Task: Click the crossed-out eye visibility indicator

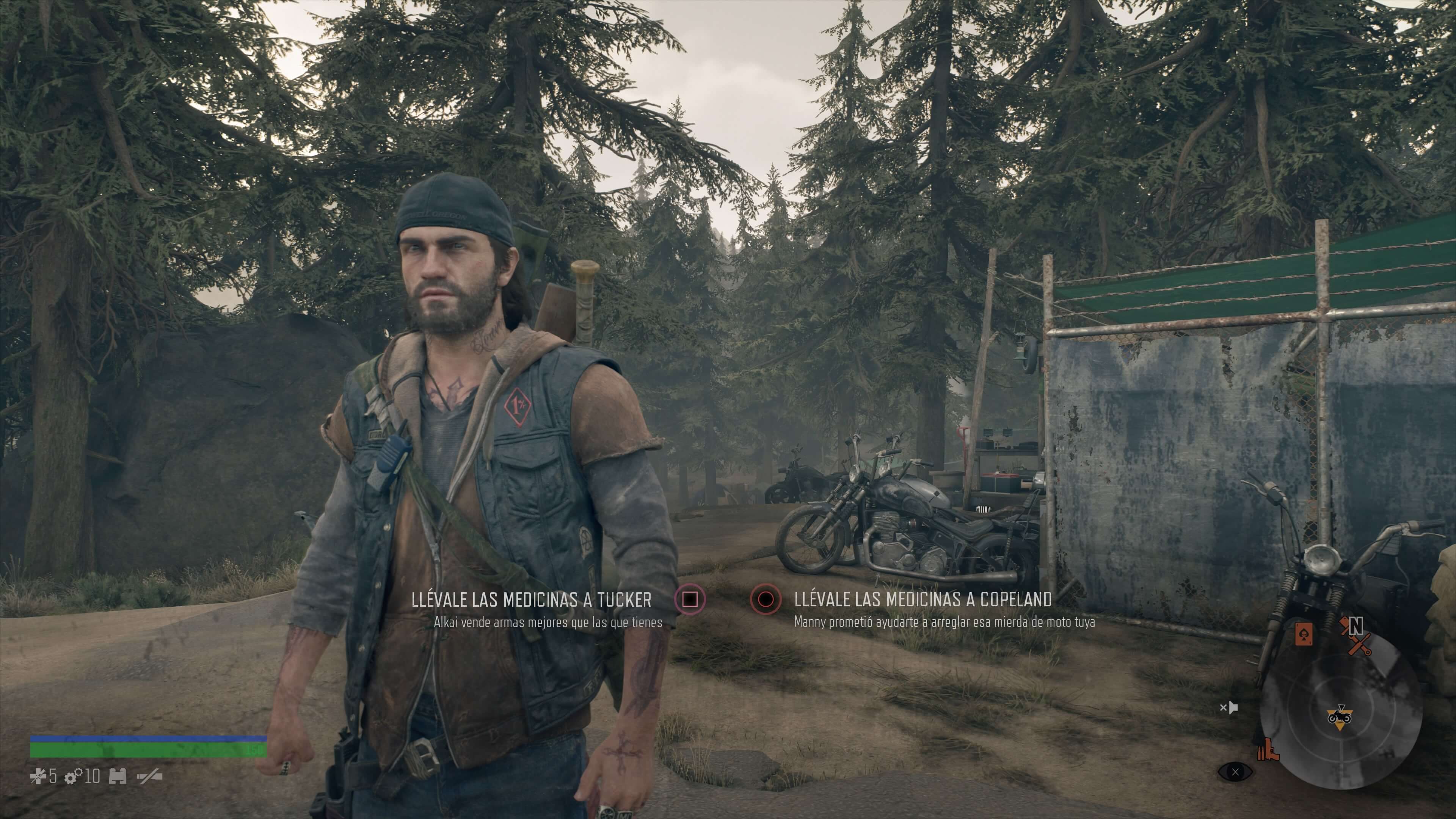Action: (x=1235, y=772)
